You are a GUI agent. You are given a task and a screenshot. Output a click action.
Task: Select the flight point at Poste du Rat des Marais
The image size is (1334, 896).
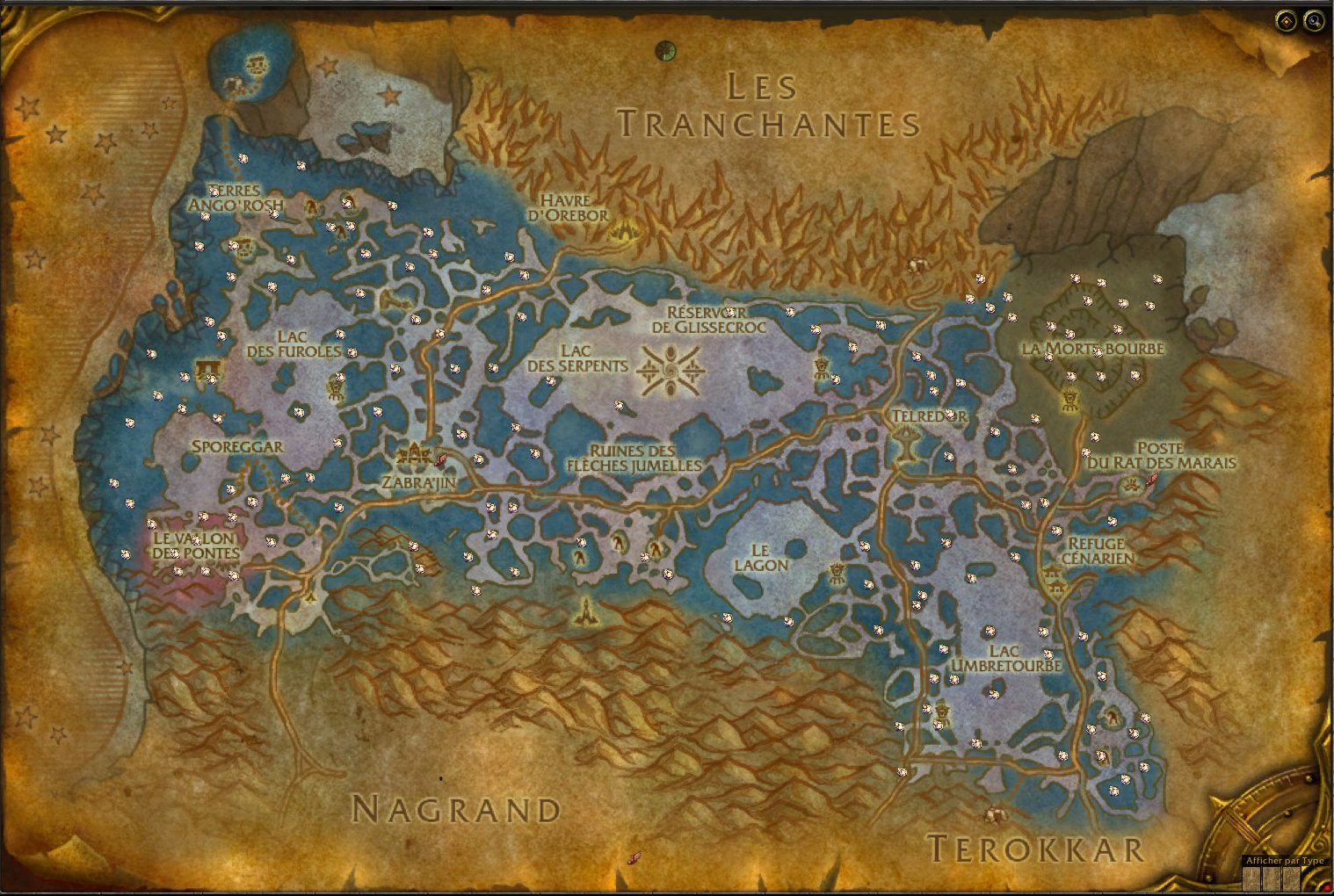pos(1154,481)
